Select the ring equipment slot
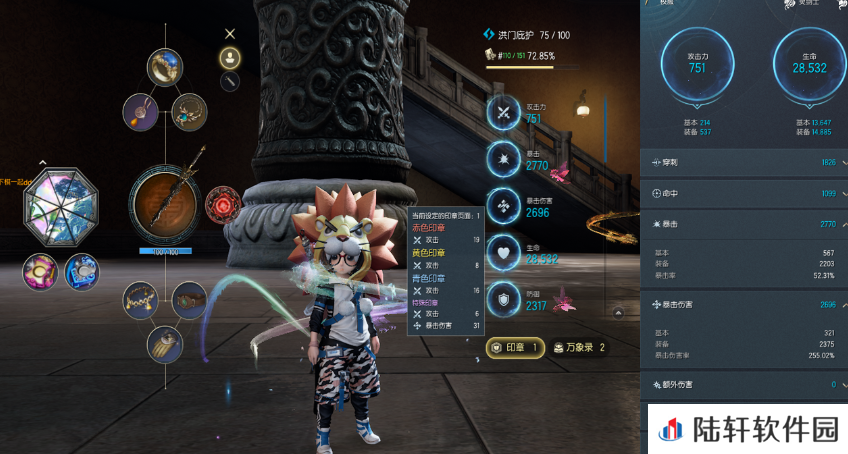 pos(165,67)
